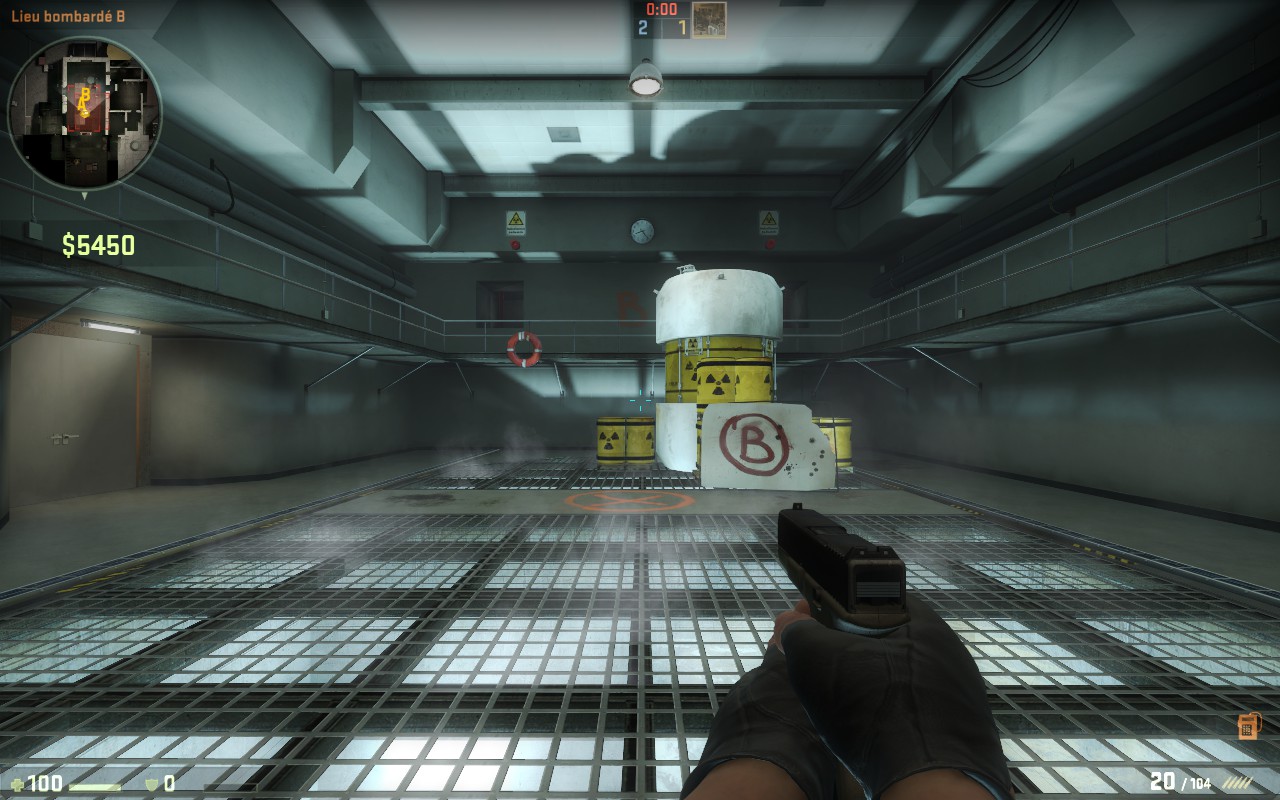
Task: Click the map thumbnail beside the score
Action: click(709, 20)
